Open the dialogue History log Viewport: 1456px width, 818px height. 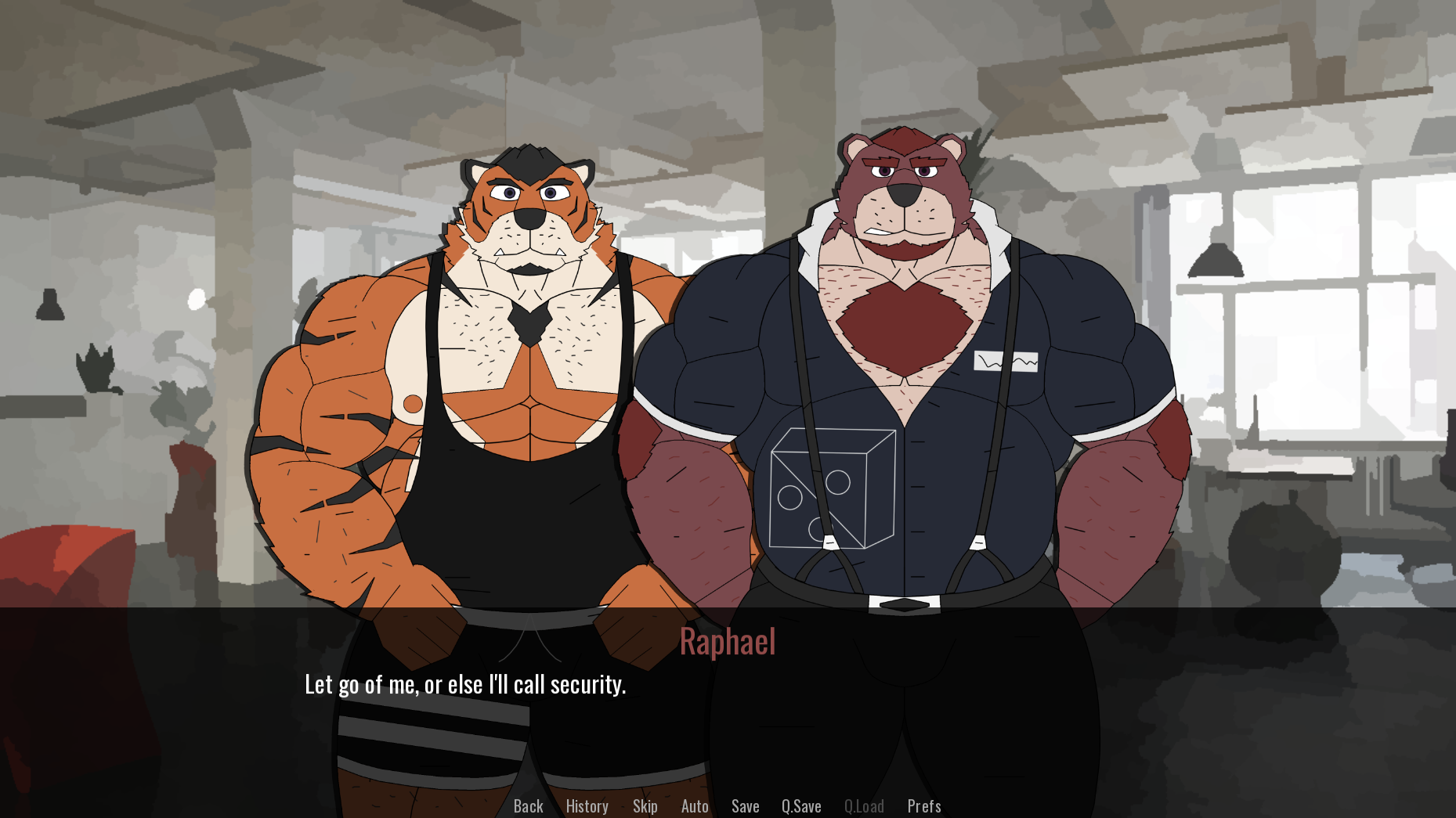(586, 805)
